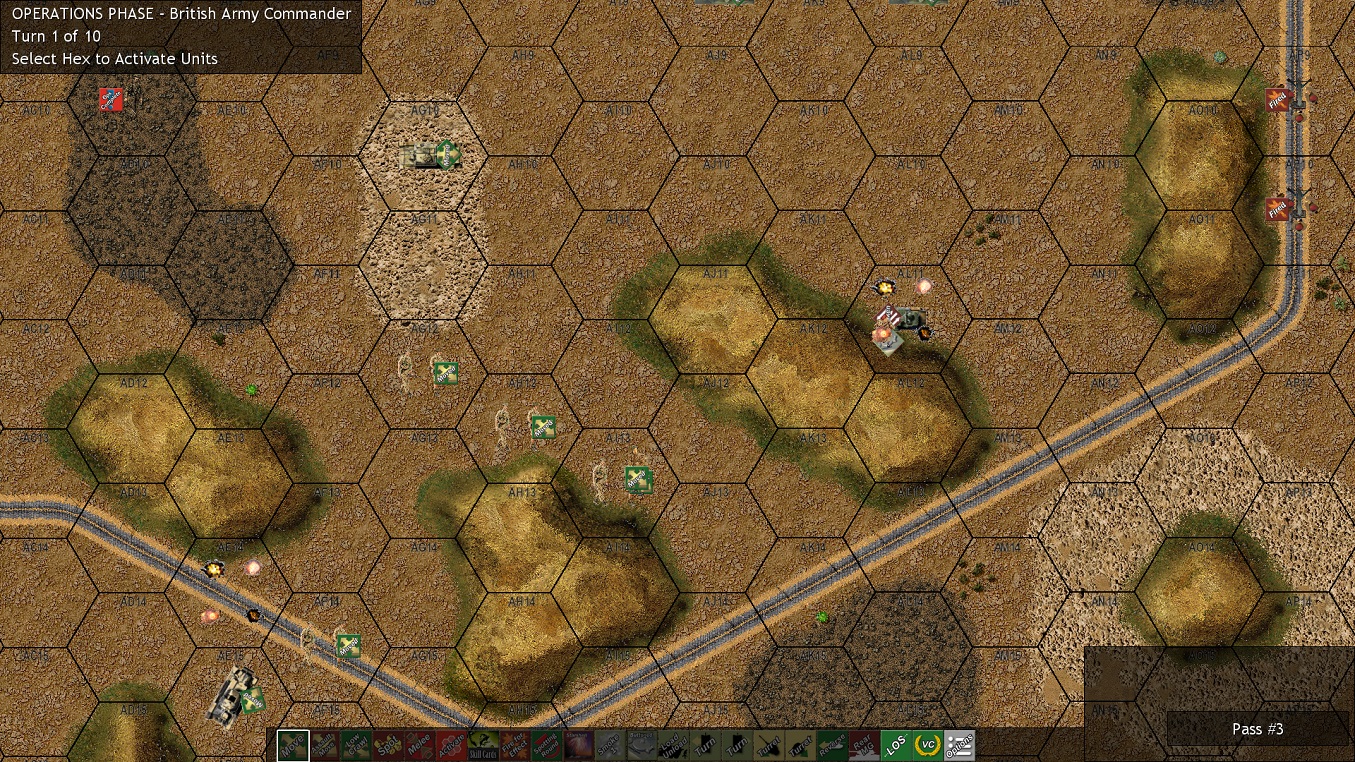Select the Move command icon
This screenshot has width=1355, height=762.
click(x=293, y=745)
